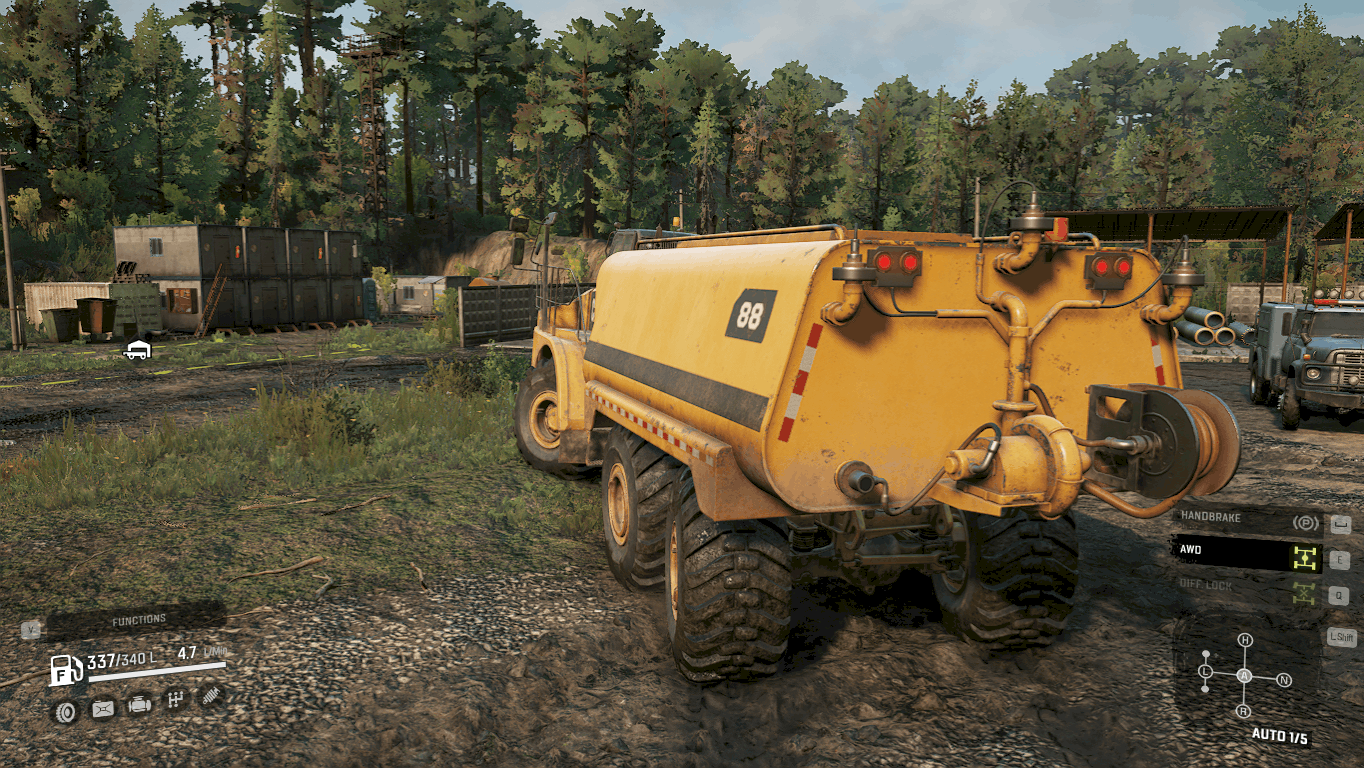Viewport: 1364px width, 768px height.
Task: Check the wheel damage status icon
Action: (66, 710)
